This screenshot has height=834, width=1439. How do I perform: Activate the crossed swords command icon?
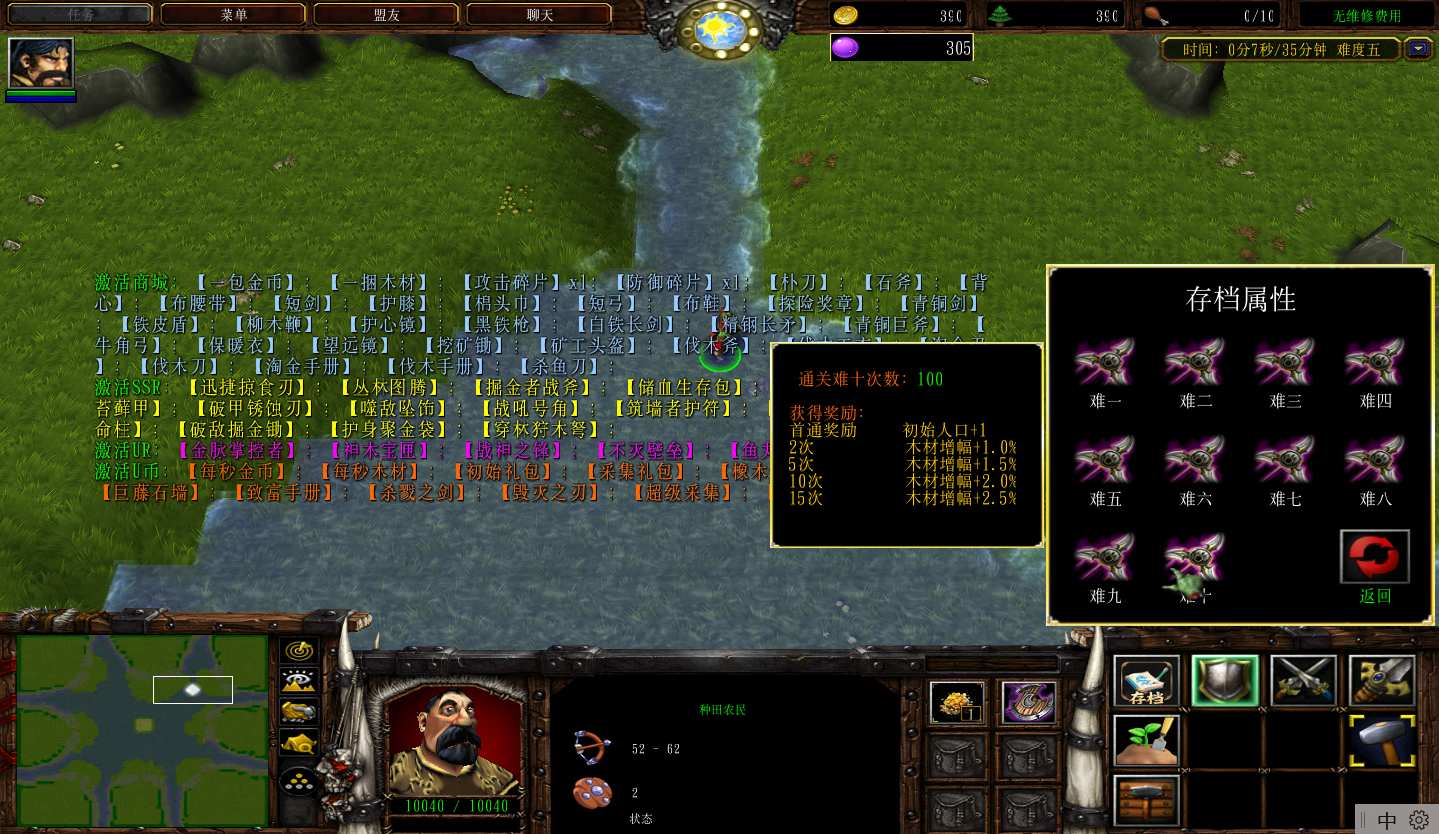click(x=1303, y=682)
